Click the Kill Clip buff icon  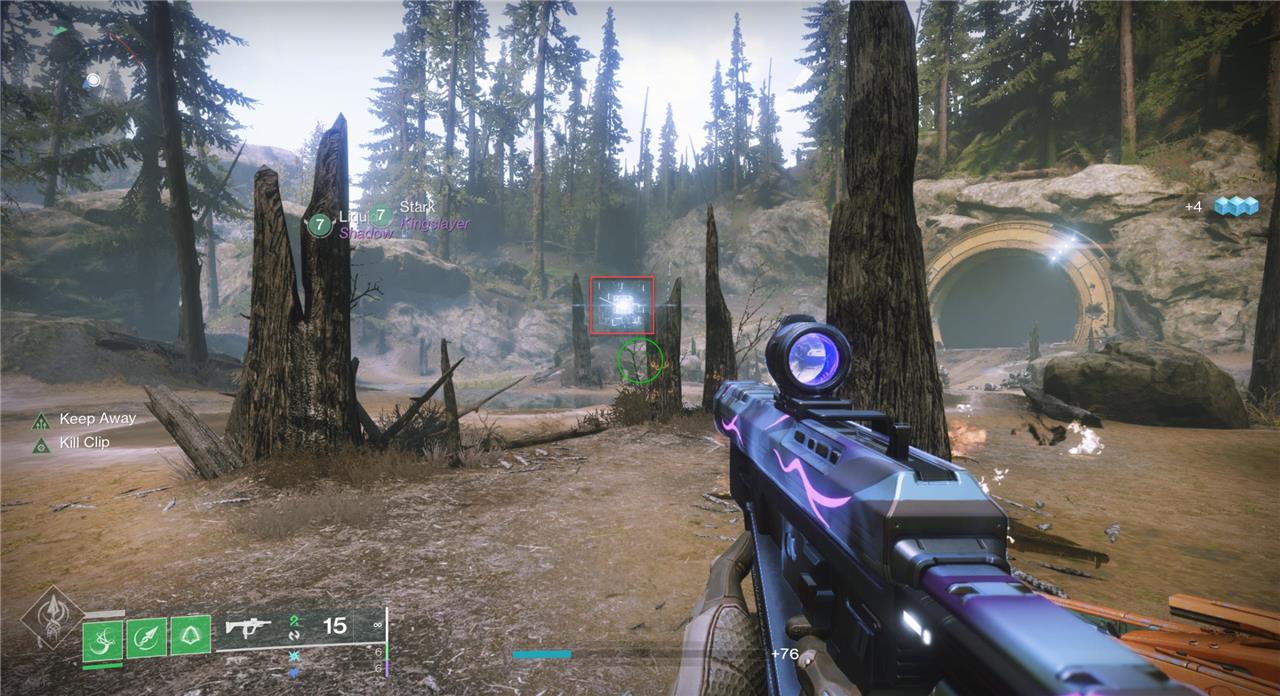[41, 443]
